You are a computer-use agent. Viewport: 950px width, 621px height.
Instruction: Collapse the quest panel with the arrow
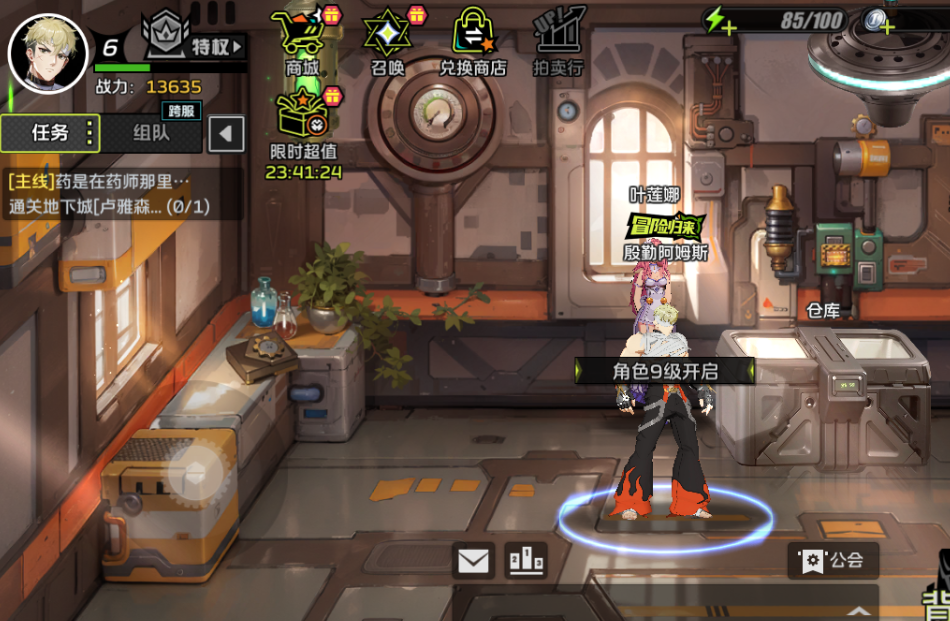pos(227,133)
